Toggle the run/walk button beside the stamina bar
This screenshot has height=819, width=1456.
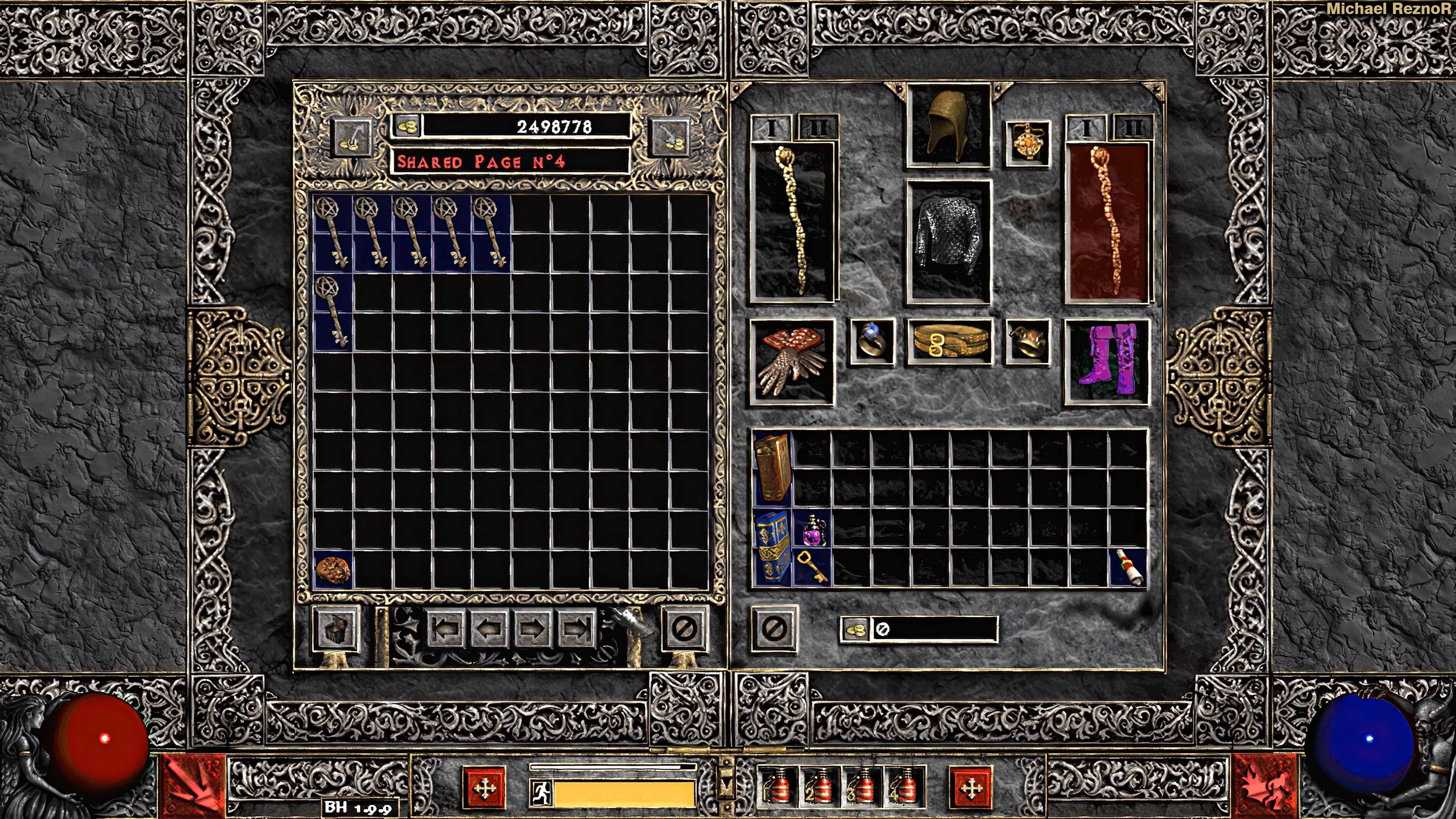pyautogui.click(x=541, y=792)
